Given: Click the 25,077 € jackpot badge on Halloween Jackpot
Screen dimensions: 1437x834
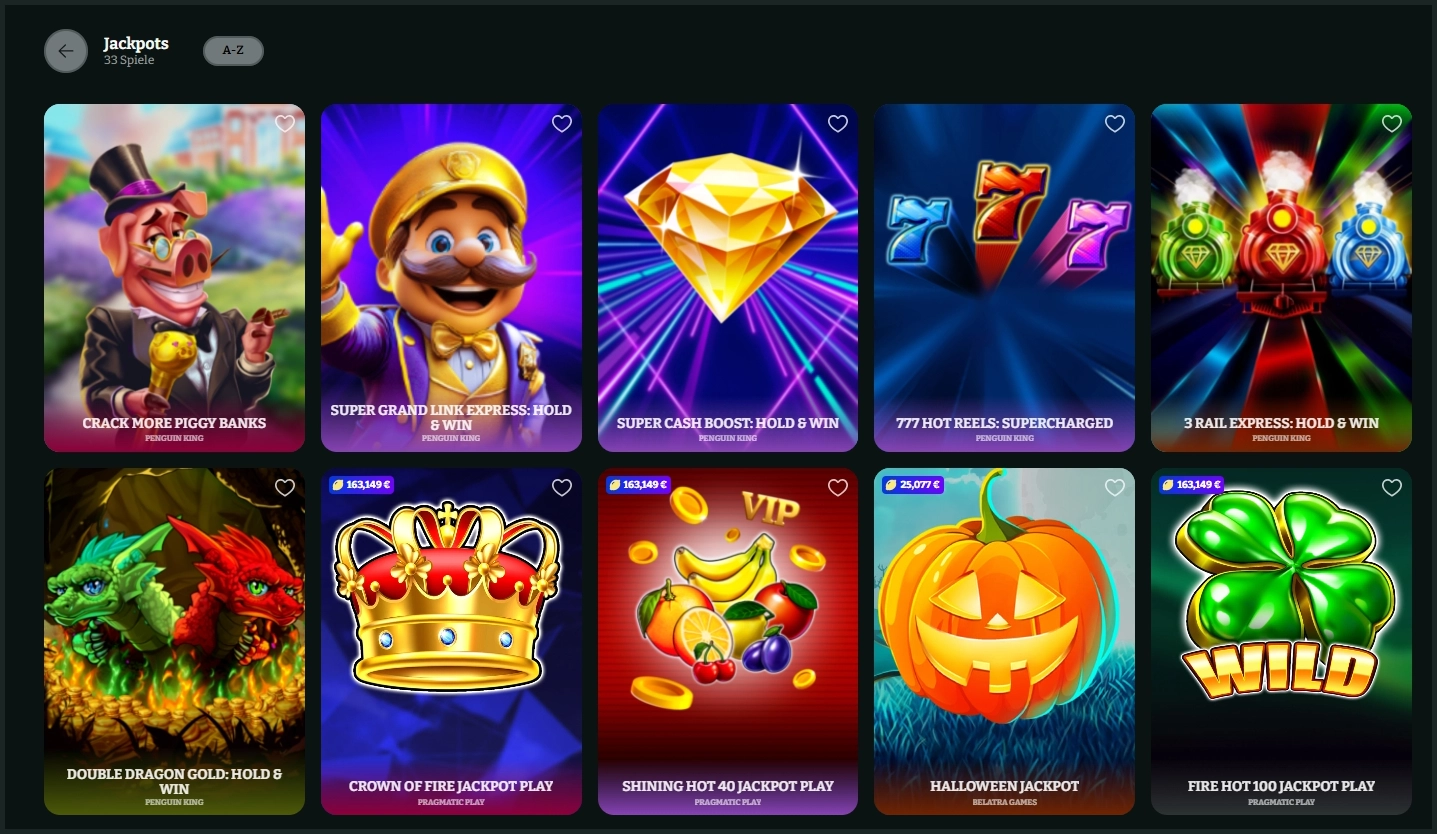Looking at the screenshot, I should [x=913, y=484].
